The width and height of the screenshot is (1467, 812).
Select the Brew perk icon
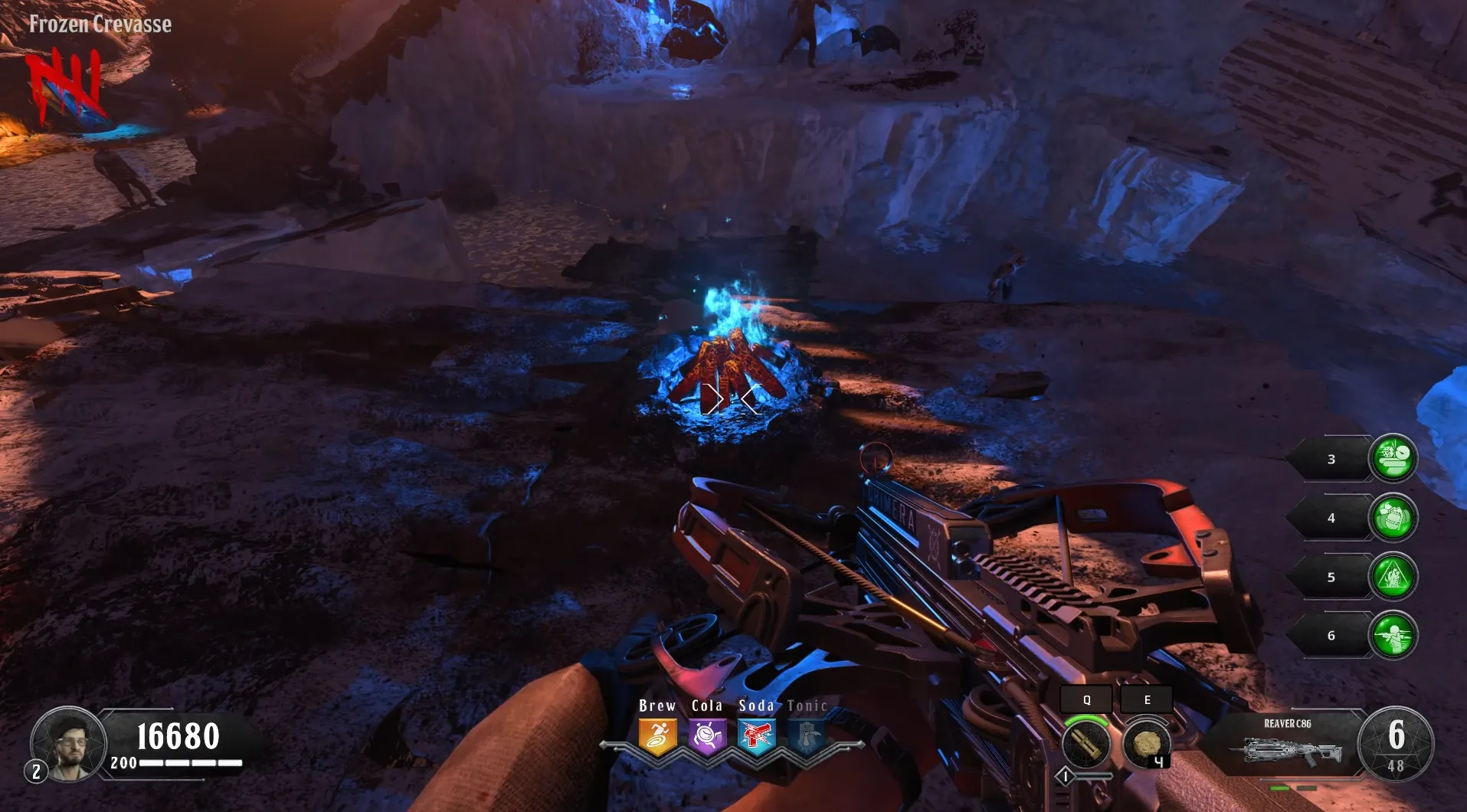pyautogui.click(x=657, y=737)
